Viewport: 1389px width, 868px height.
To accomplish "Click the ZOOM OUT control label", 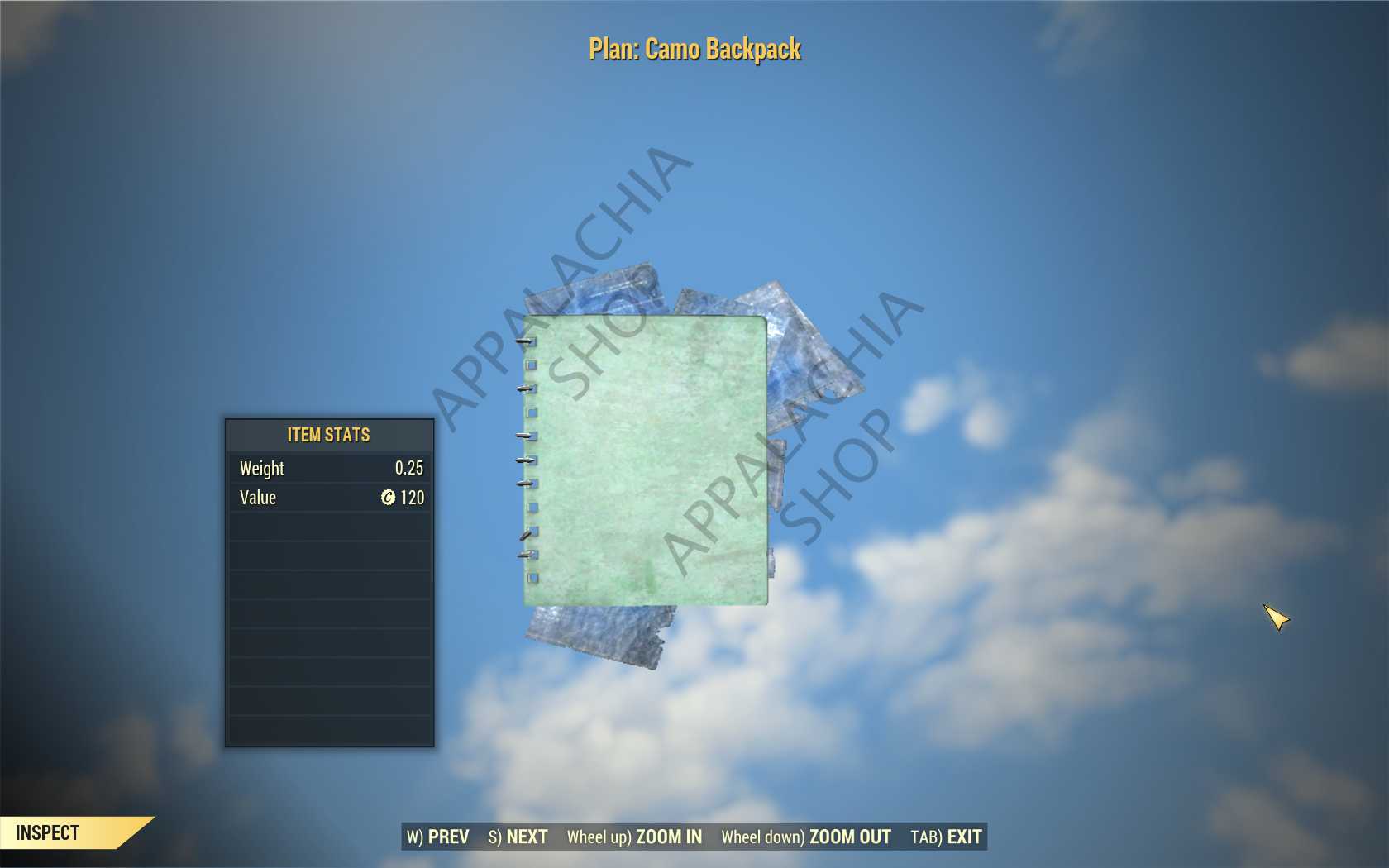I will pyautogui.click(x=850, y=837).
